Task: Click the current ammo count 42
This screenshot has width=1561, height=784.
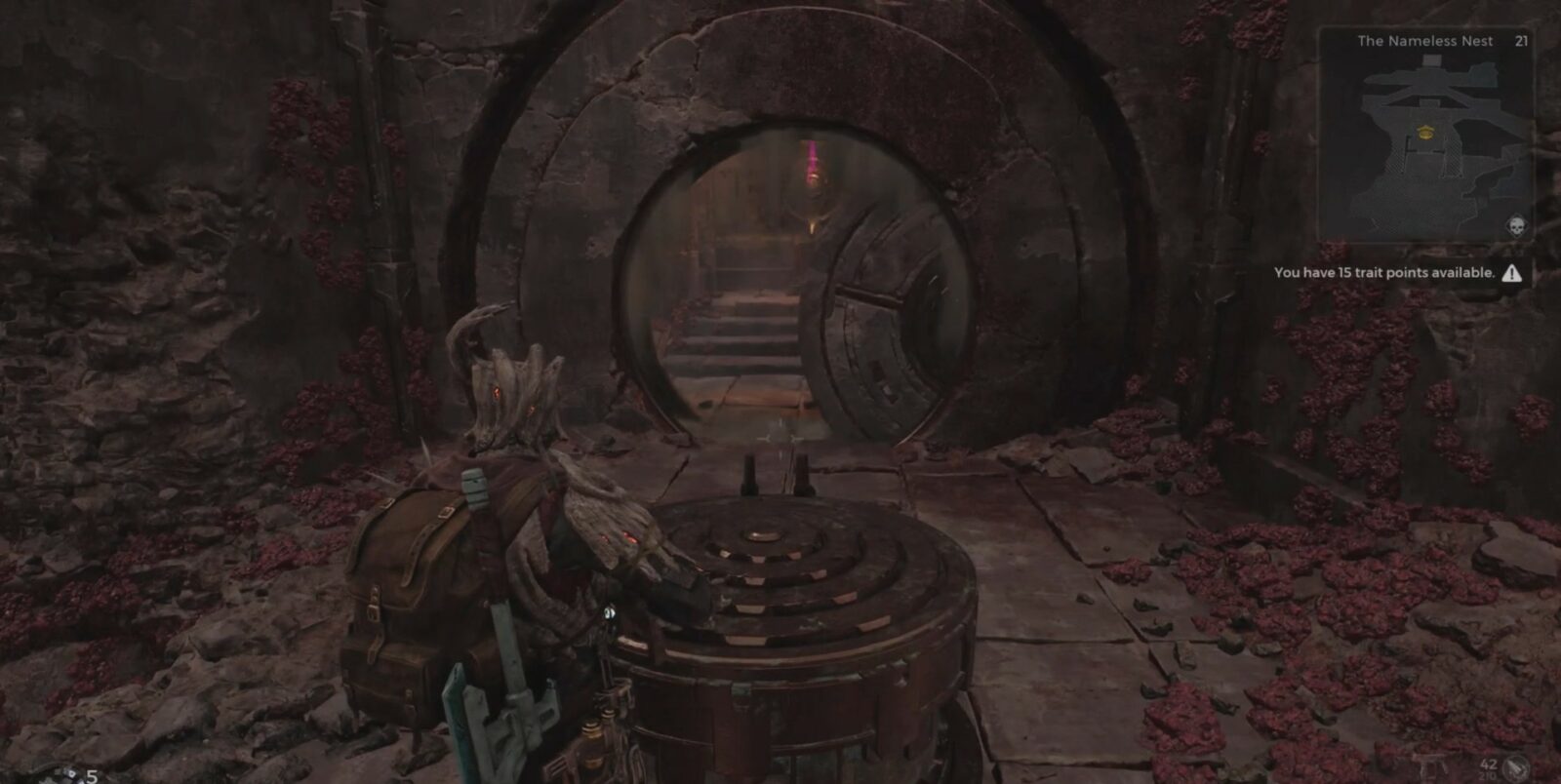Action: coord(1490,764)
